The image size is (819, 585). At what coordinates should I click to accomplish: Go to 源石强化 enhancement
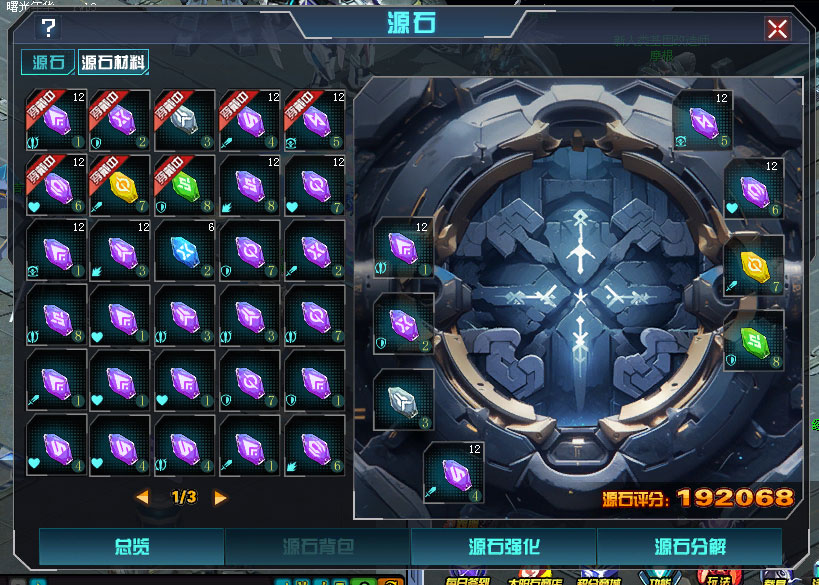503,547
